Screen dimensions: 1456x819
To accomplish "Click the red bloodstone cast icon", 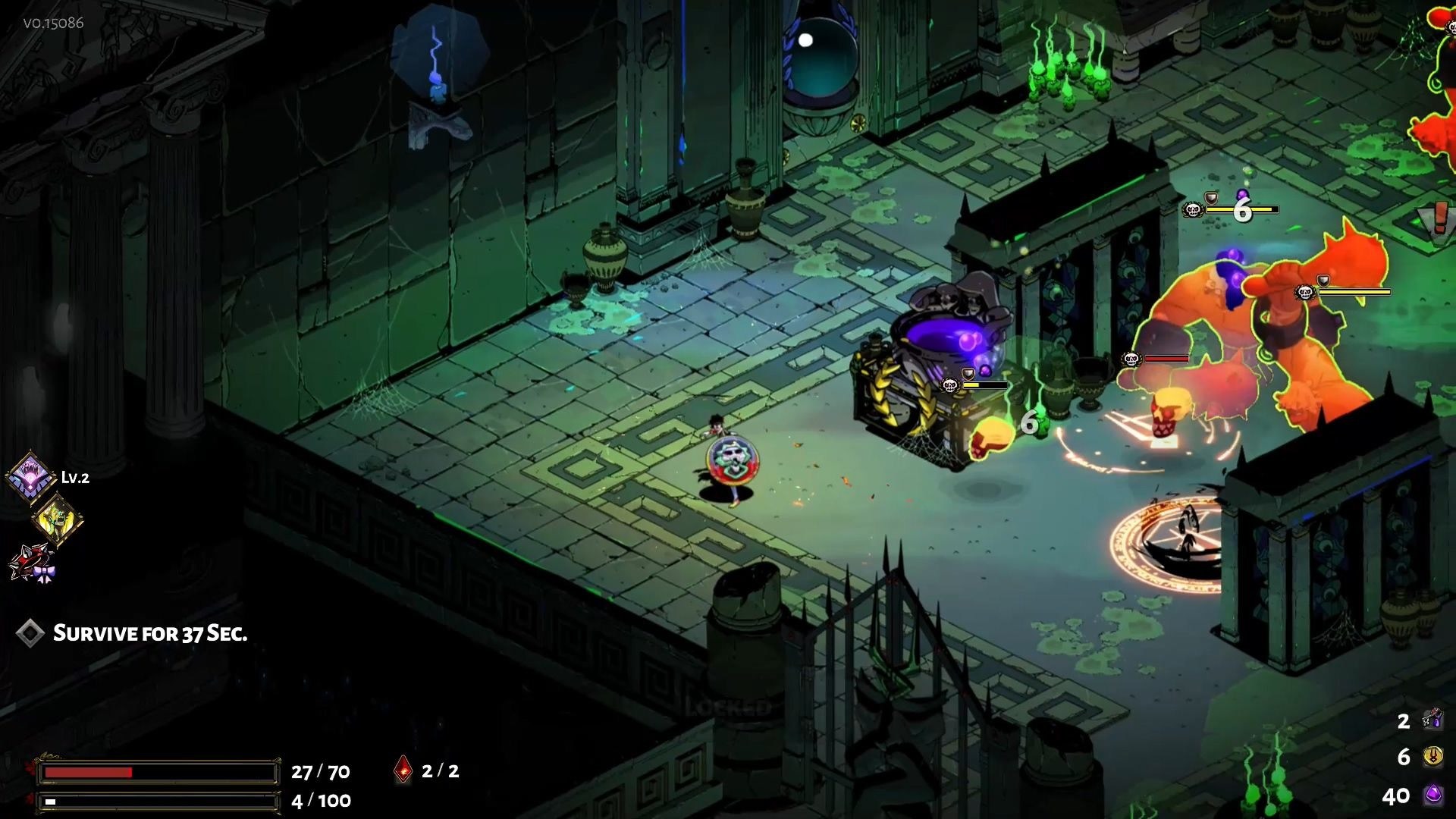I will [403, 770].
